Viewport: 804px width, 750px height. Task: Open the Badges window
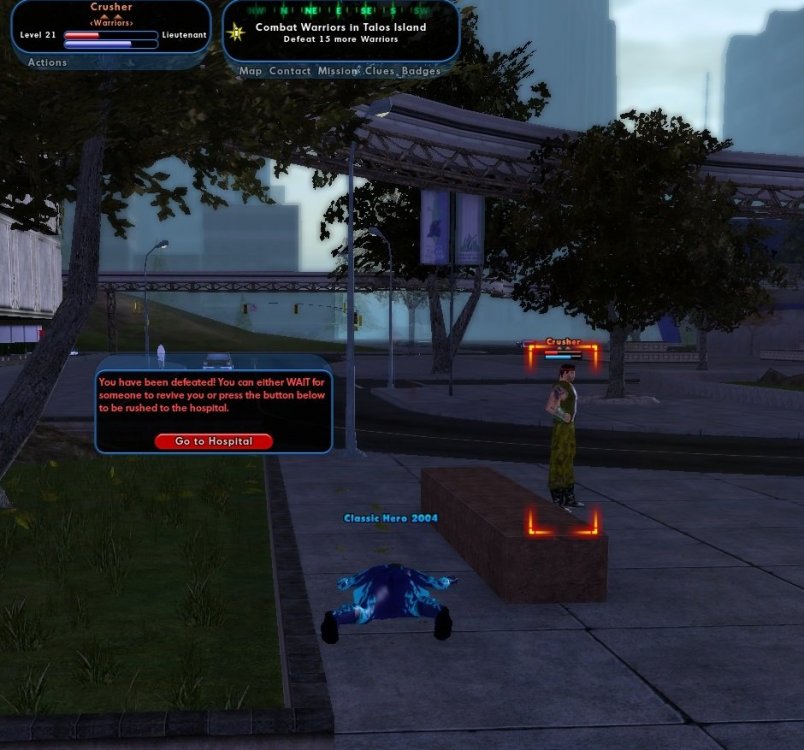point(421,72)
